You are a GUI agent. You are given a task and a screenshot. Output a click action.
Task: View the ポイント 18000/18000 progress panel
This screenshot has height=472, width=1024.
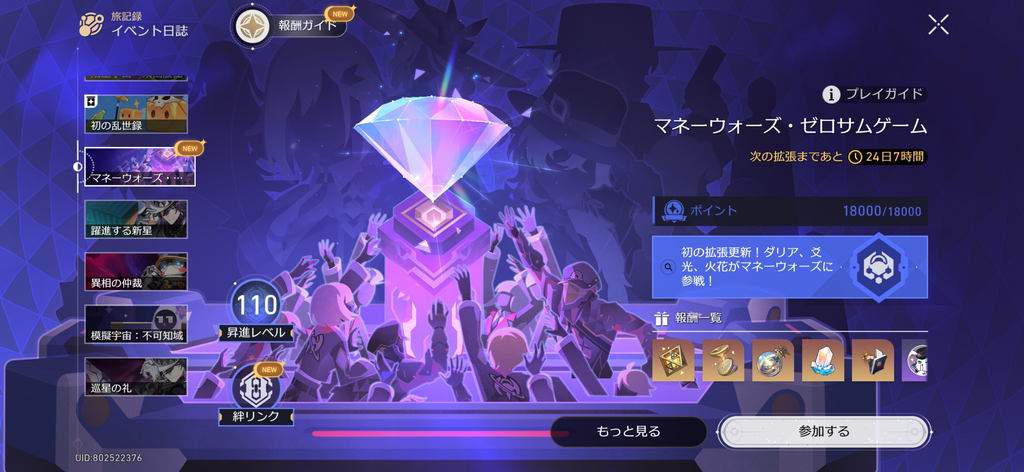pyautogui.click(x=790, y=211)
